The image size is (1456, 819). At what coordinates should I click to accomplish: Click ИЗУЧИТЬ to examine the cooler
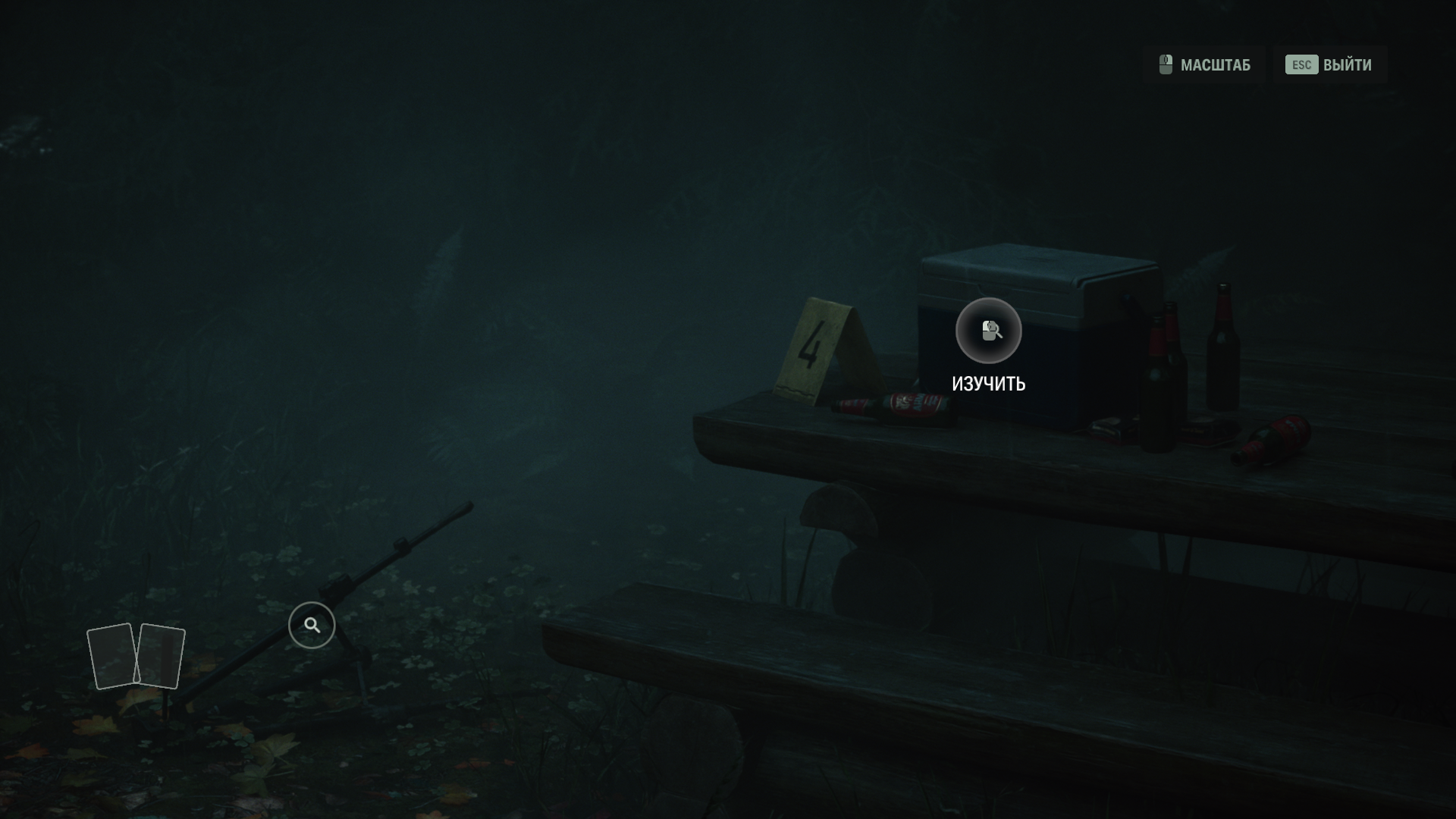click(988, 384)
